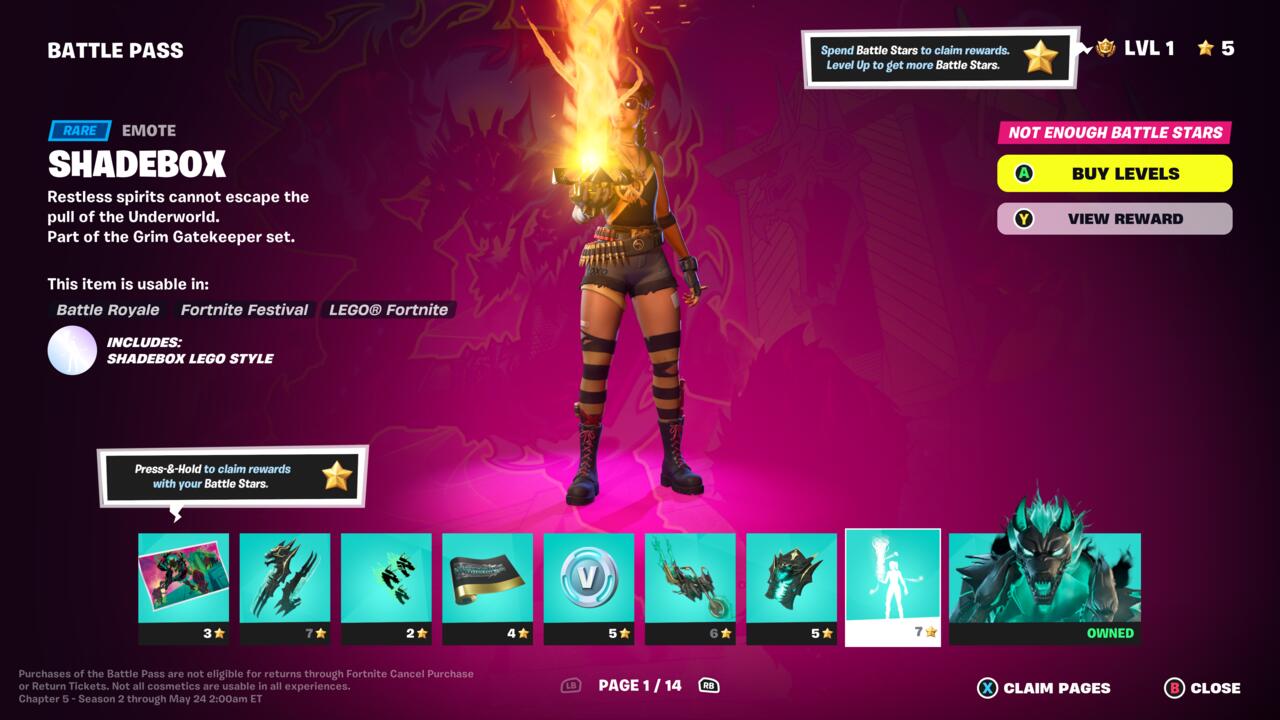Click Claim Pages at the bottom

pyautogui.click(x=1044, y=688)
